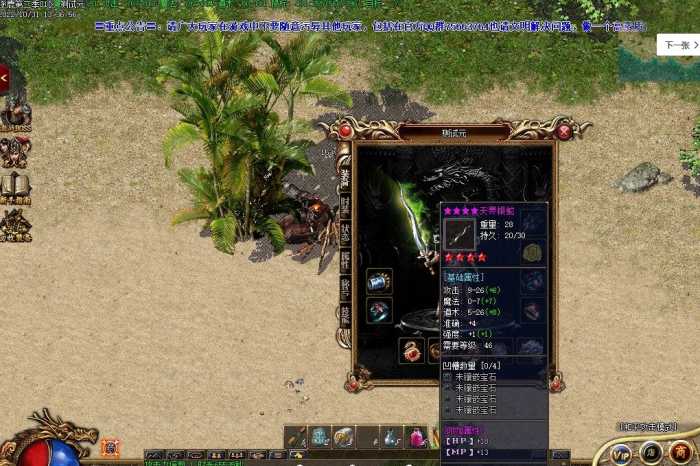Viewport: 700px width, 466px height.
Task: Select the sword hotbar slot
Action: coord(296,437)
